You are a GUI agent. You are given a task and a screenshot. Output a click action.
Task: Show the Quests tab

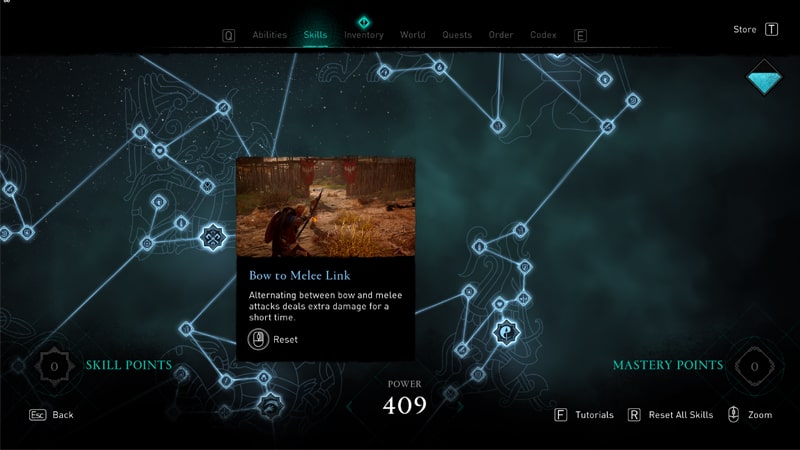click(457, 35)
